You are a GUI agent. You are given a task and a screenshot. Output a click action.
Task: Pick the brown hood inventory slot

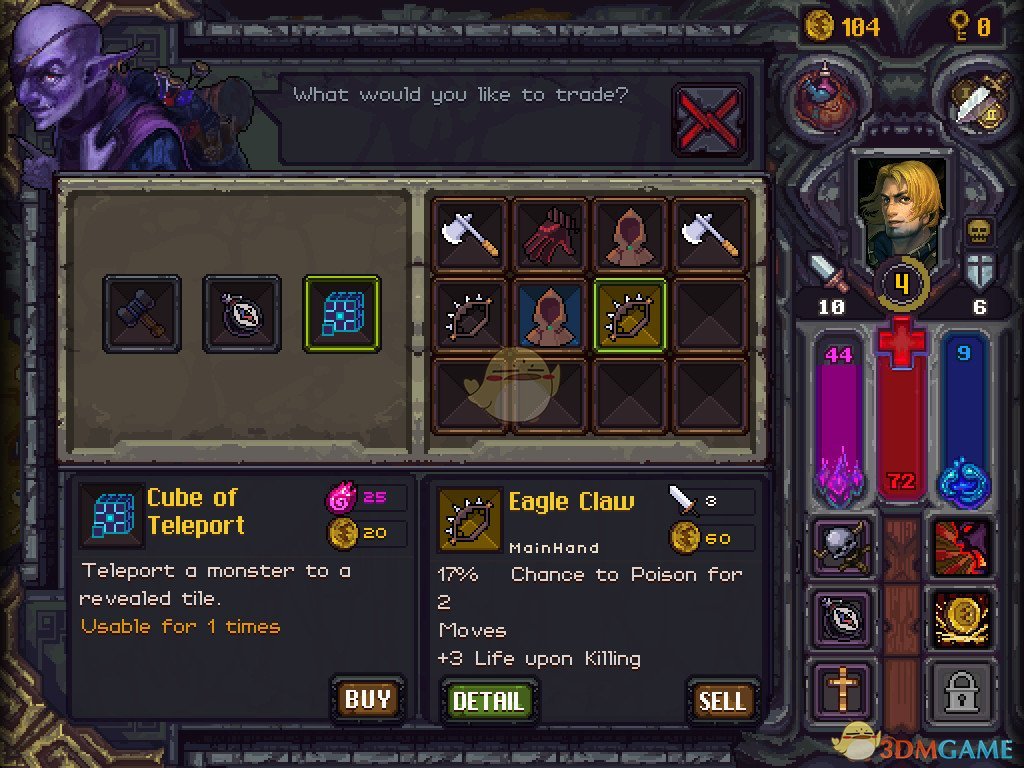(x=631, y=234)
